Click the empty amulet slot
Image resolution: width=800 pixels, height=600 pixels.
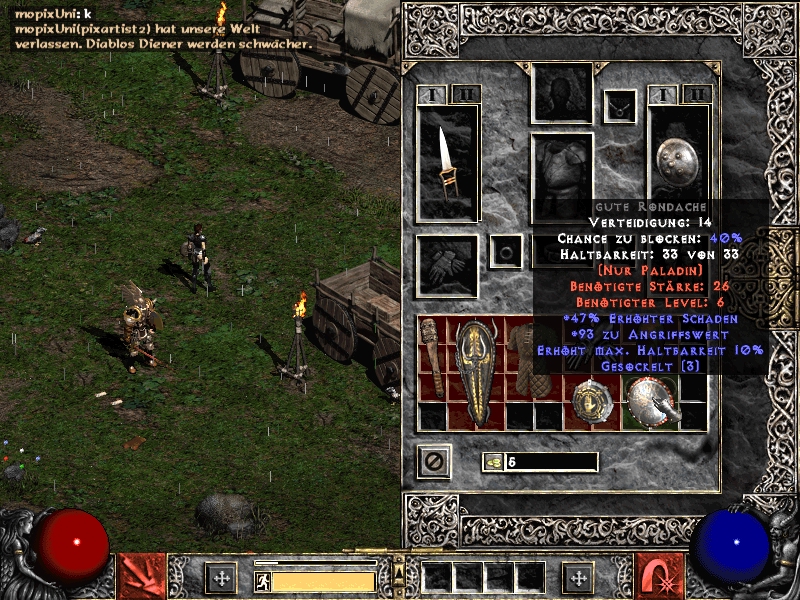pyautogui.click(x=621, y=104)
